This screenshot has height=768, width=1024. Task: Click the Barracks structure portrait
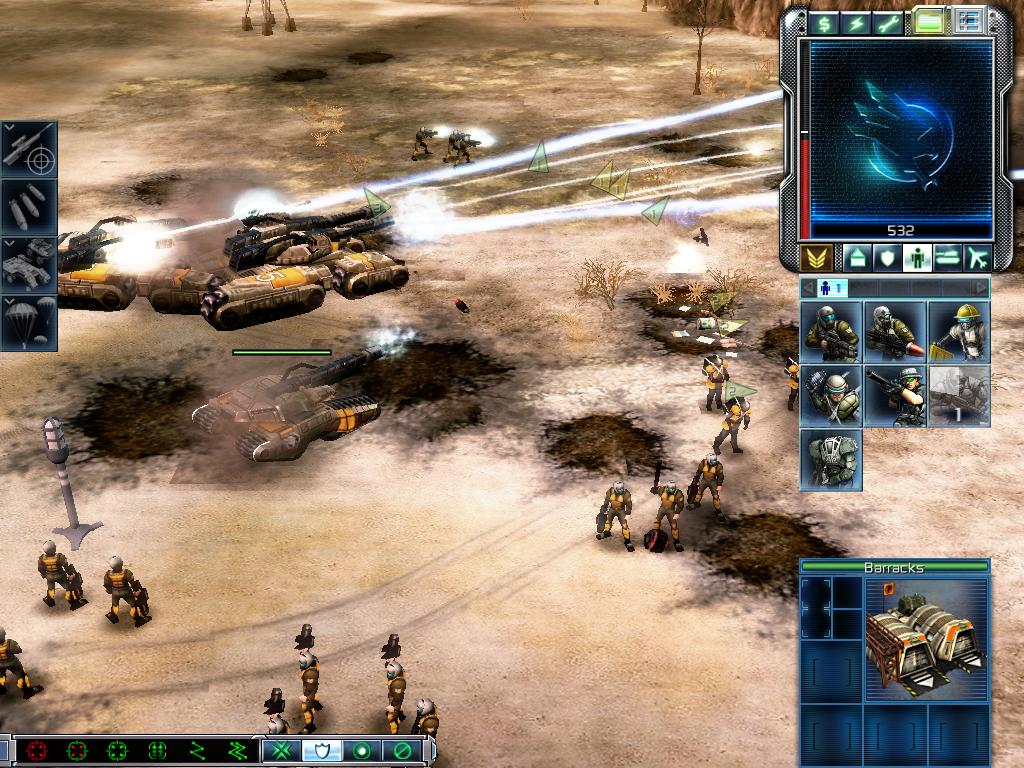(927, 640)
